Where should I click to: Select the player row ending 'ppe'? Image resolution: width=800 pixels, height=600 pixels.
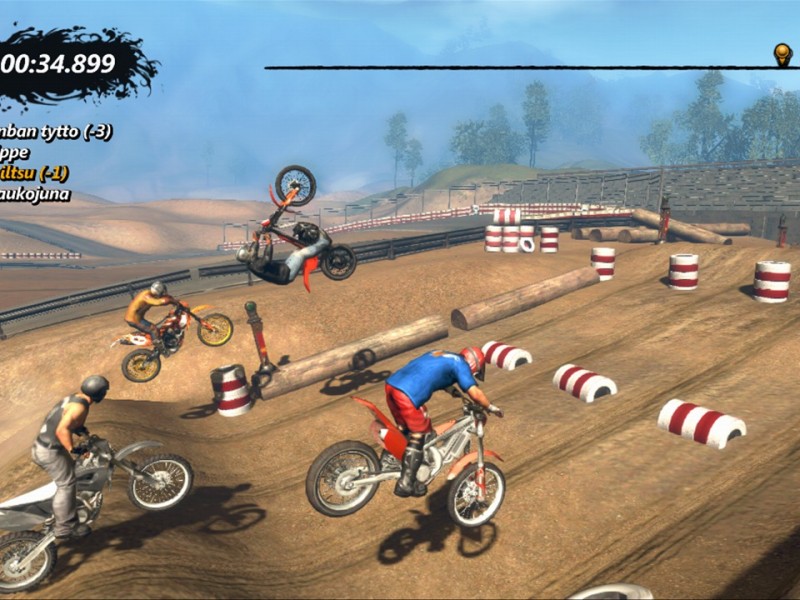point(15,153)
